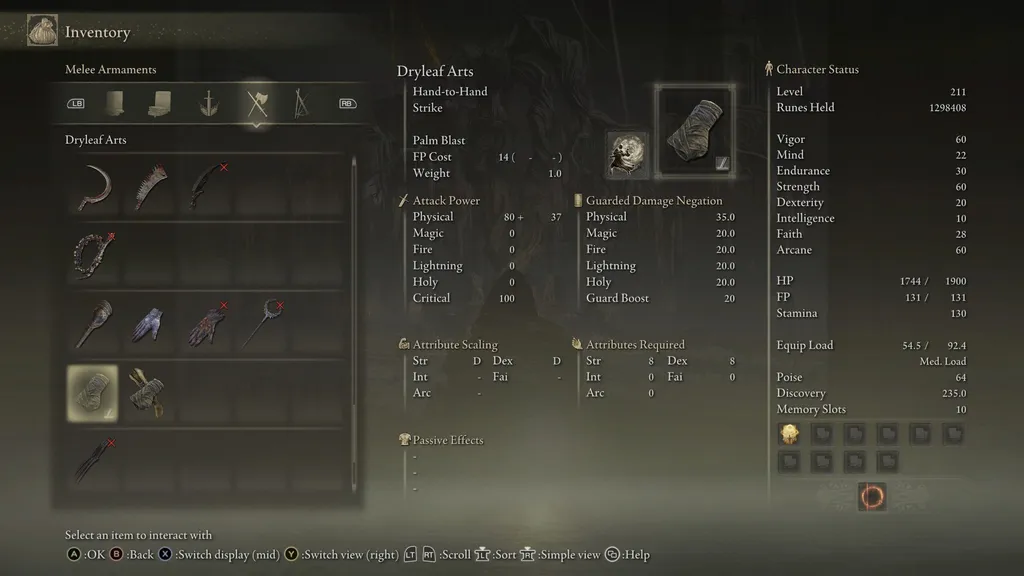
Task: Open the first scroll-shaped category tab
Action: pyautogui.click(x=116, y=103)
